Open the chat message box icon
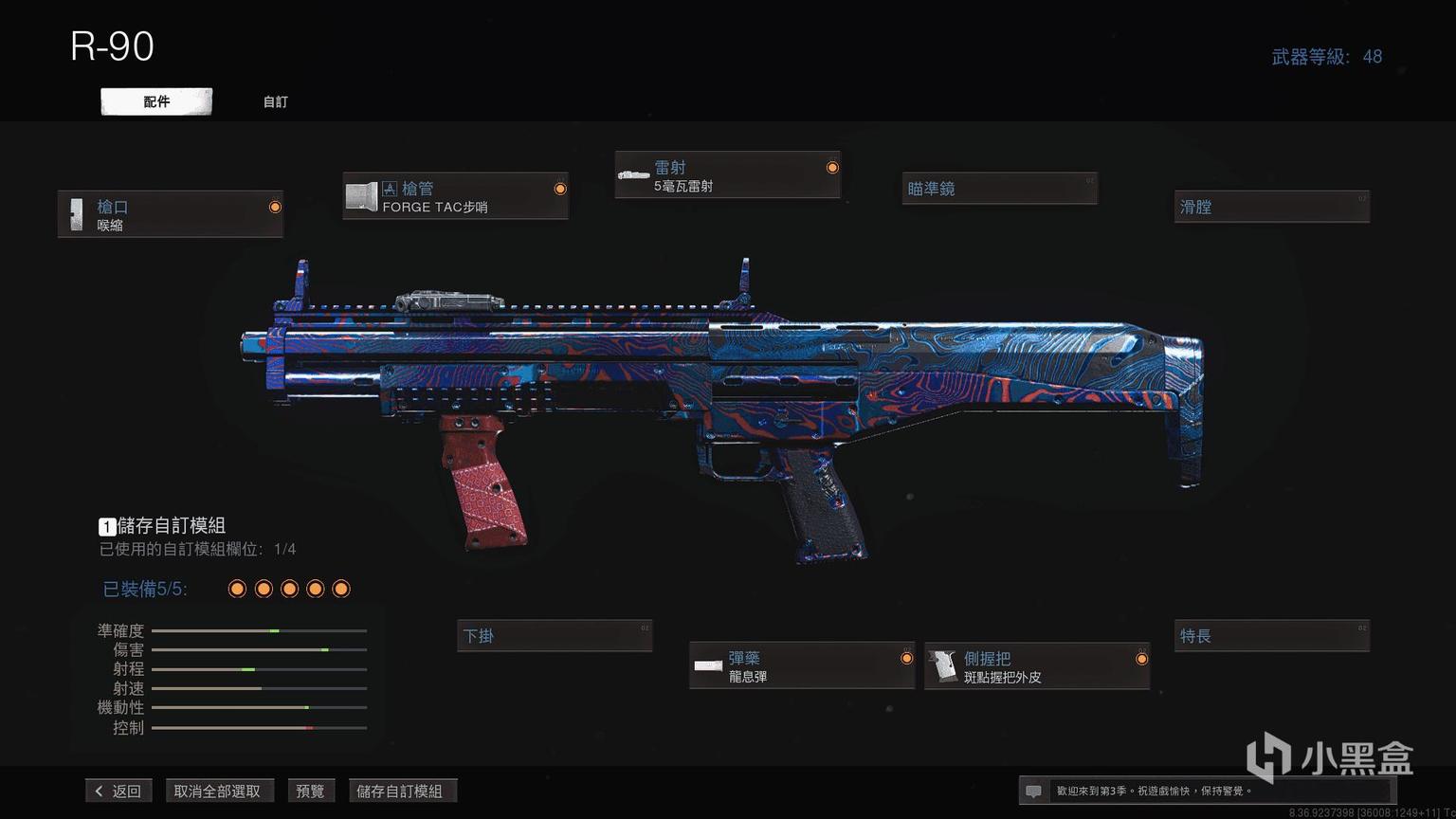 point(1034,791)
